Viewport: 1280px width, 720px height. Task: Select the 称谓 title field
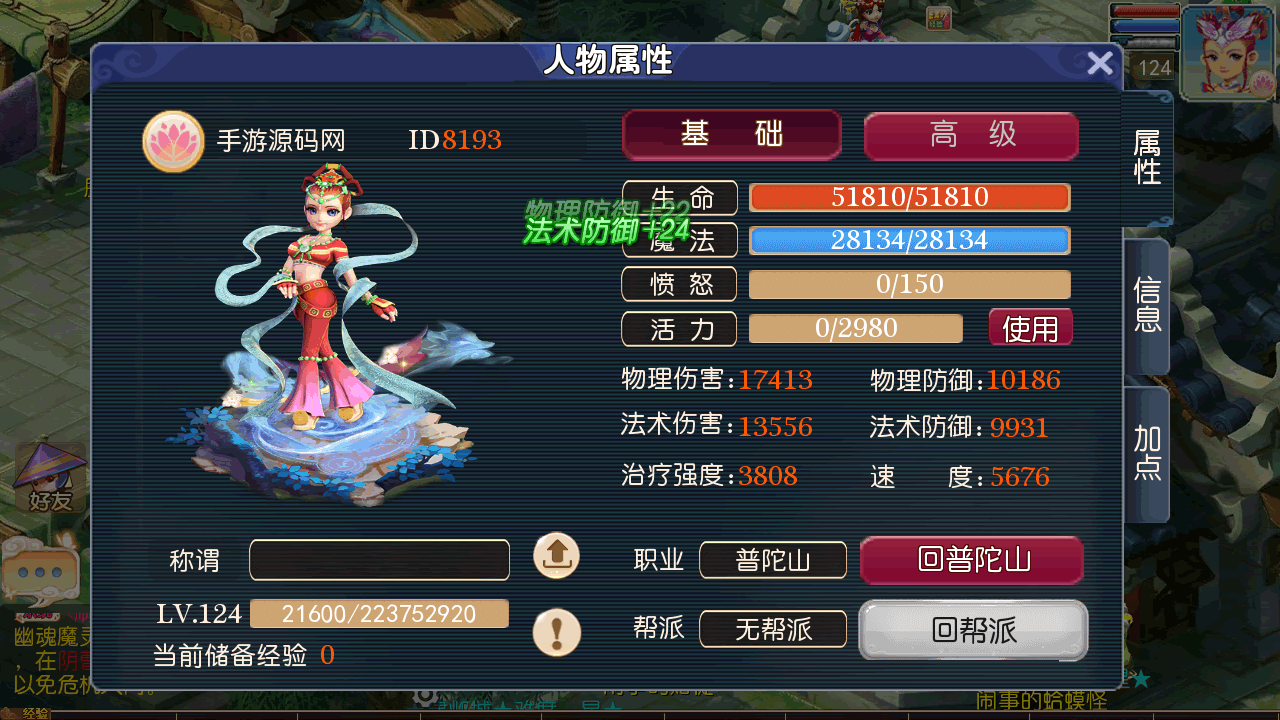(379, 560)
